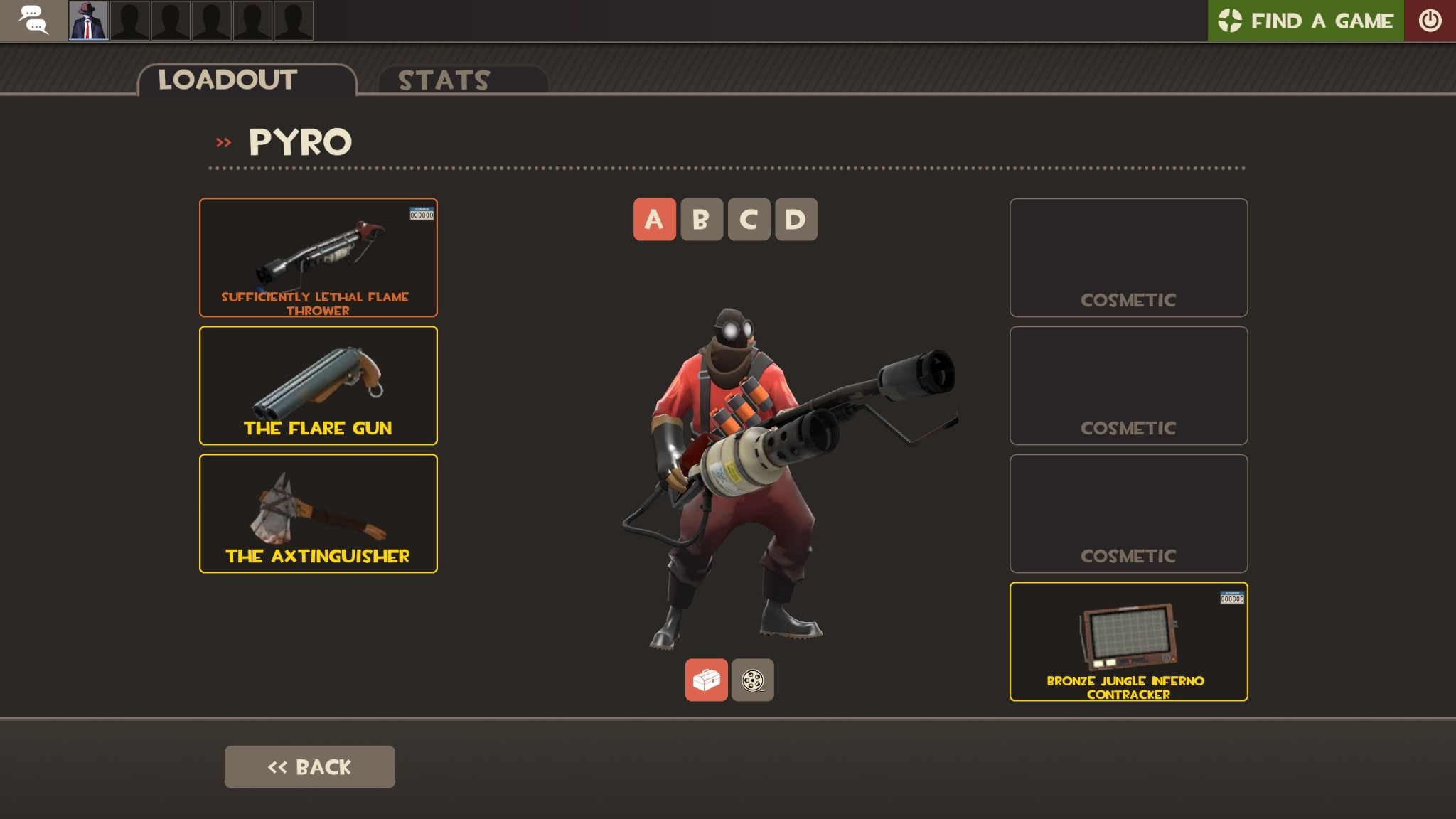
Task: Click FIND A GAME
Action: click(1322, 20)
